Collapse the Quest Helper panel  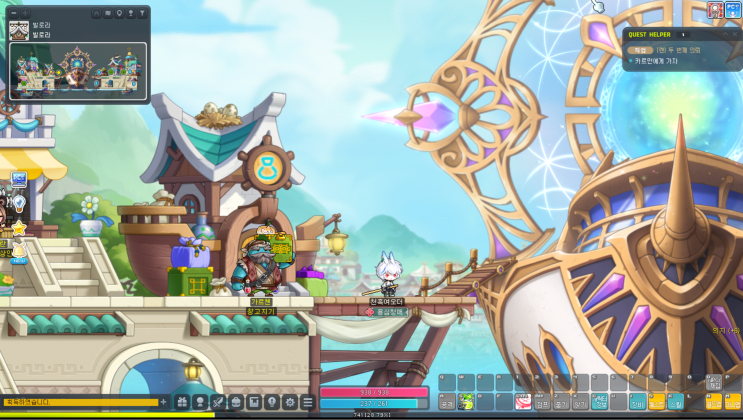pos(724,34)
